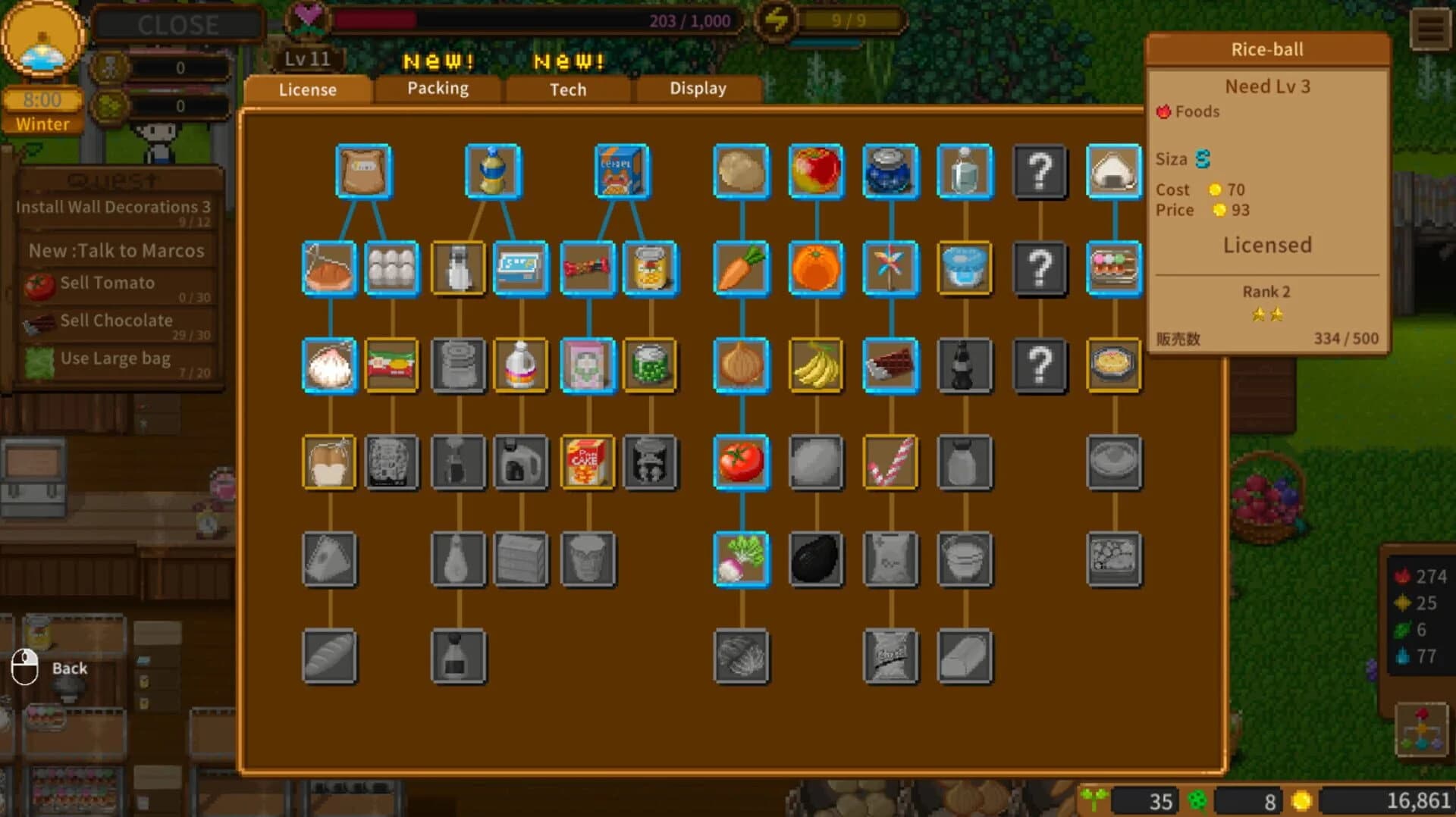Select the orange license icon
Screen dimensions: 1456x817
pos(816,268)
